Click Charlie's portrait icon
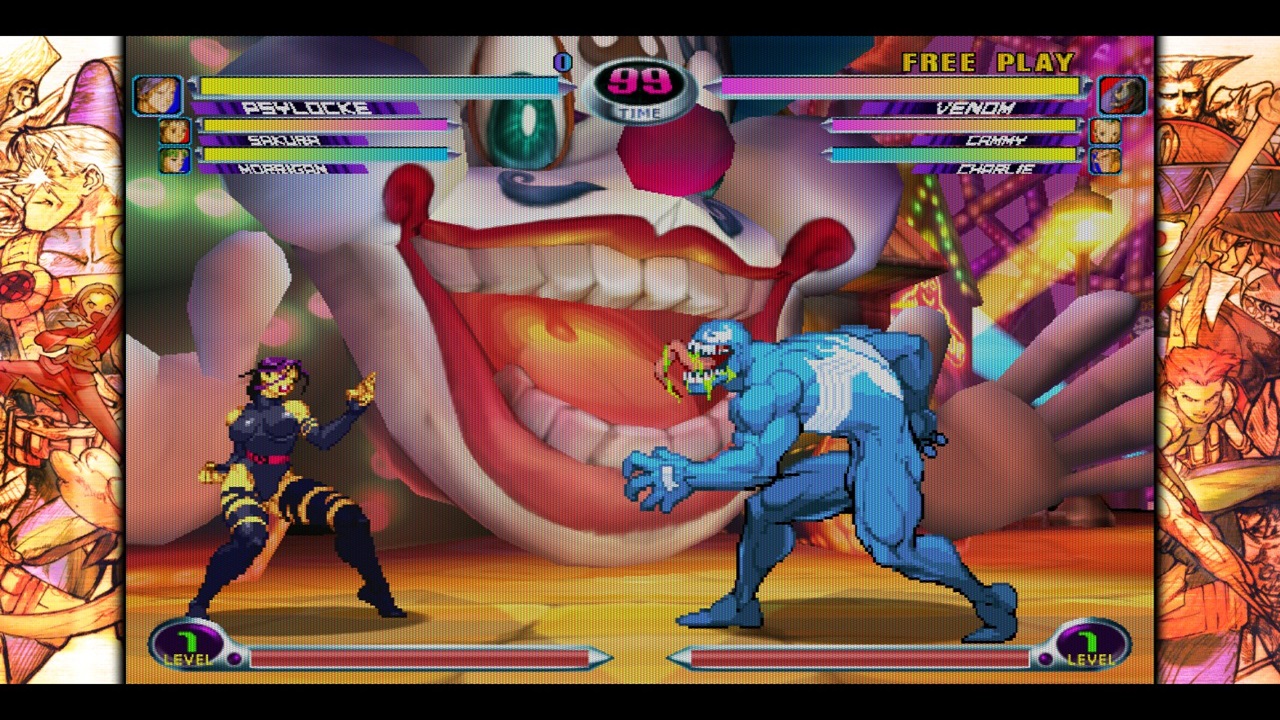 click(1106, 162)
